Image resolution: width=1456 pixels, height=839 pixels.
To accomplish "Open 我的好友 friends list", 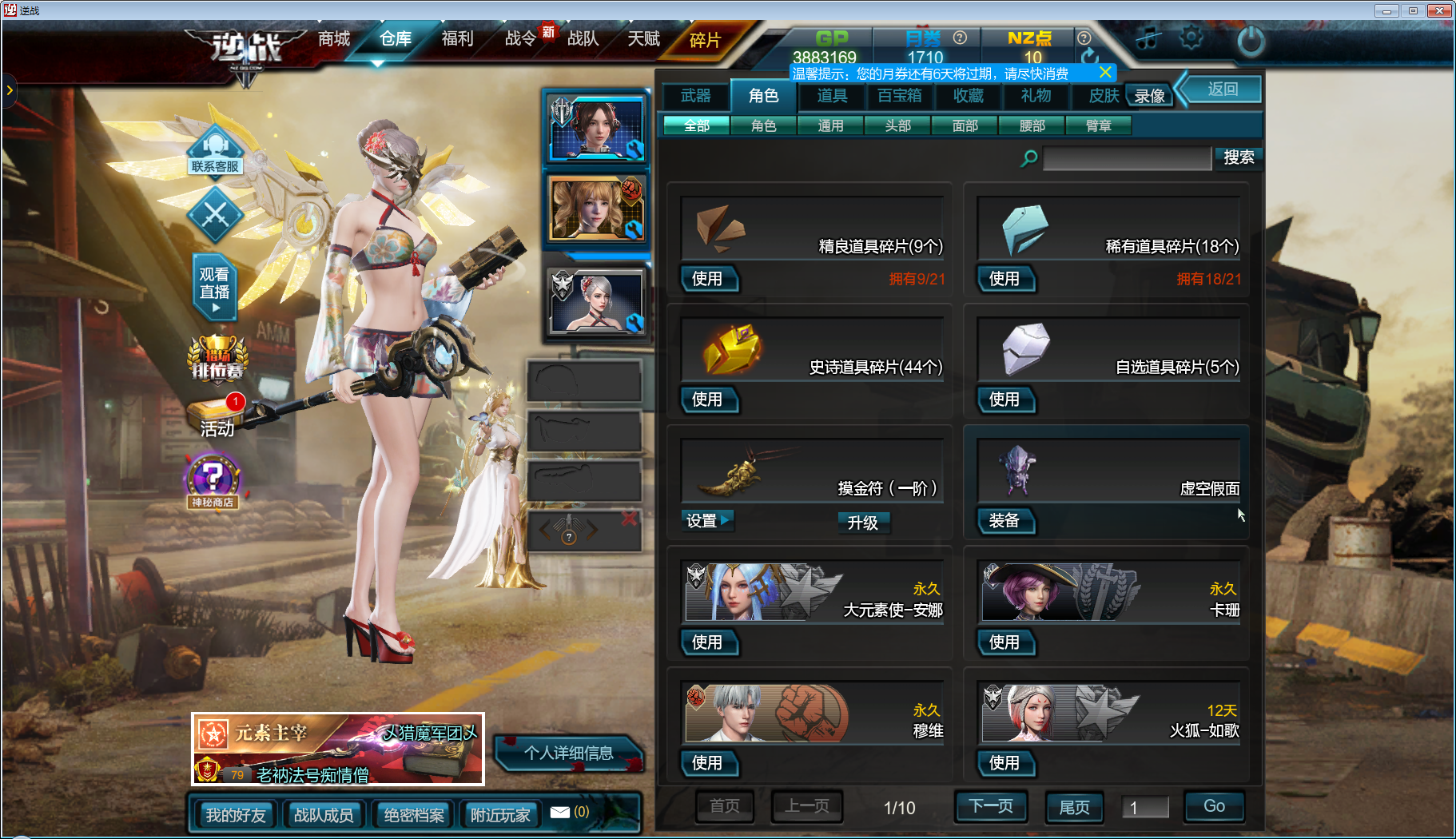I will (x=236, y=815).
